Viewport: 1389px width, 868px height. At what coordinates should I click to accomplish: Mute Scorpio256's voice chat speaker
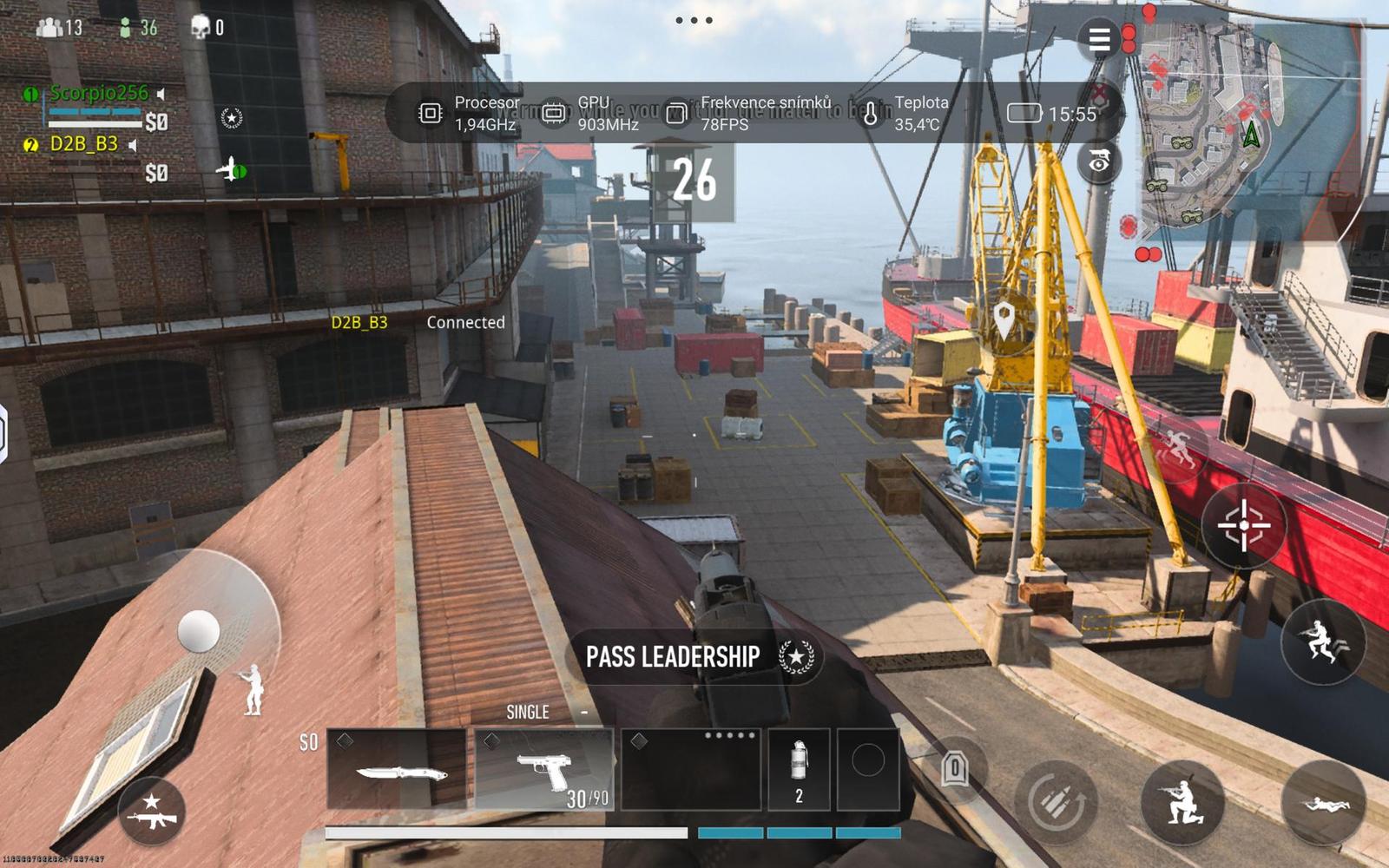point(160,94)
